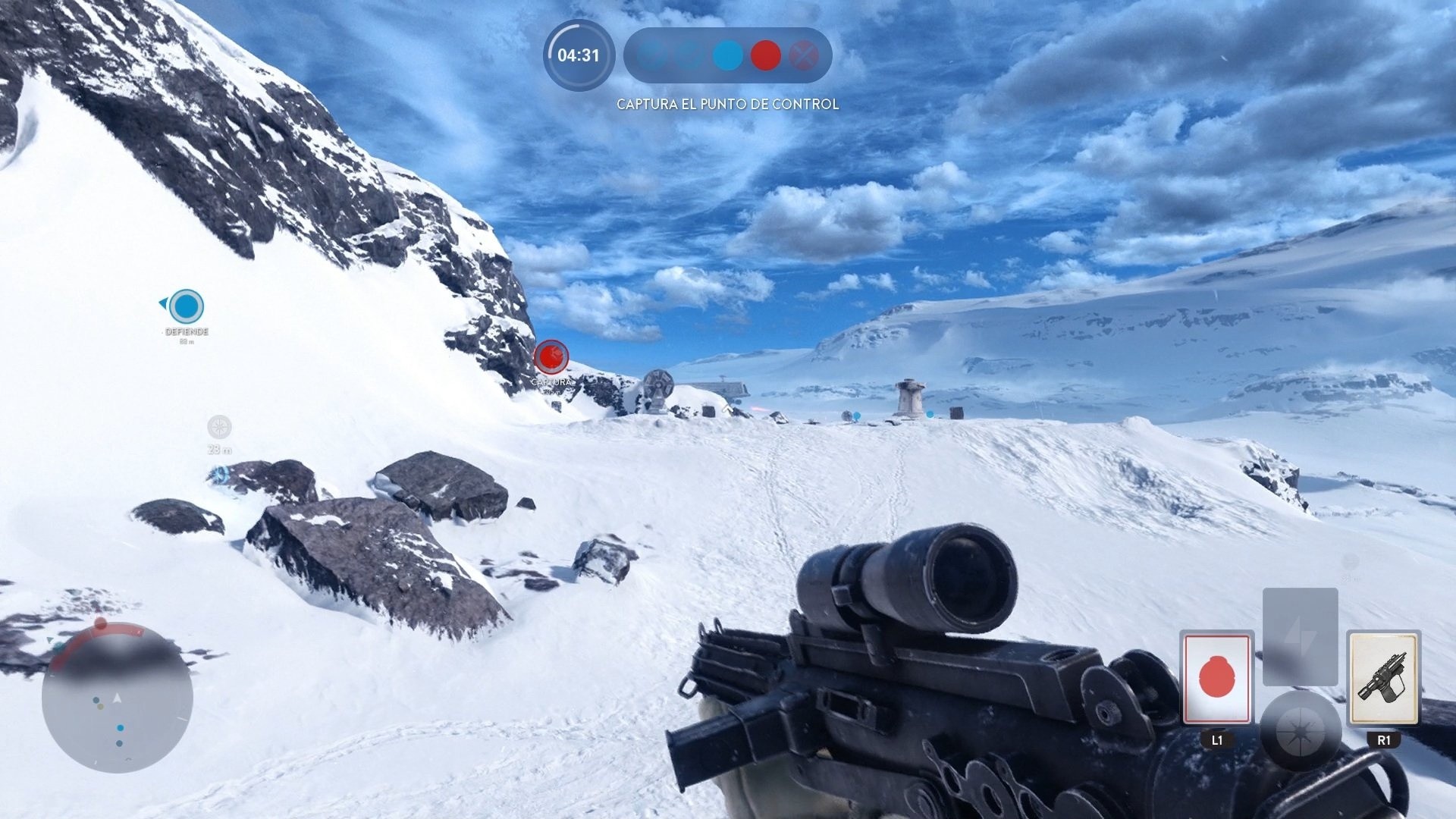
Task: Click the white player arrow on the minimap
Action: pyautogui.click(x=117, y=698)
